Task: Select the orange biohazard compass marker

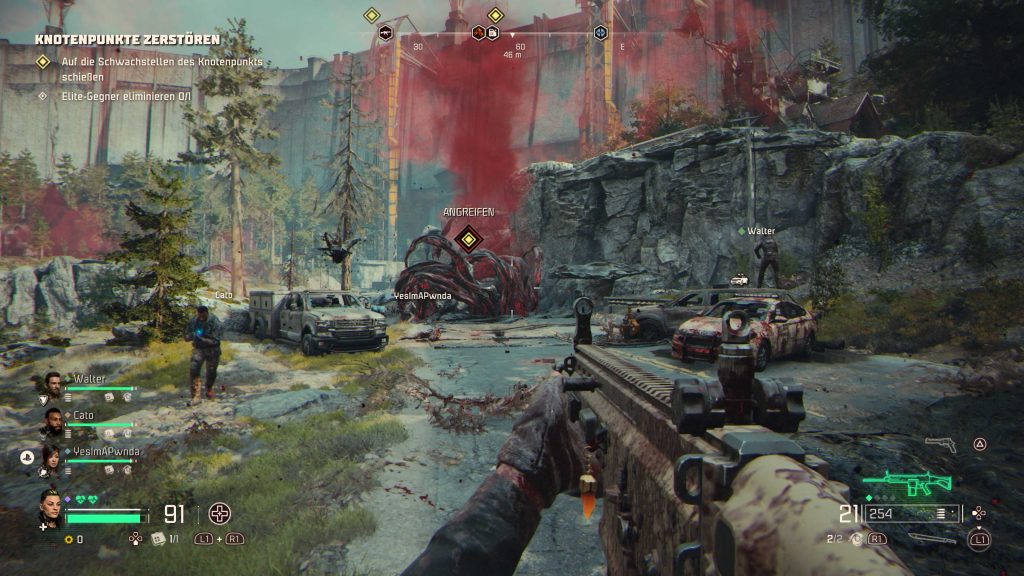Action: tap(479, 33)
